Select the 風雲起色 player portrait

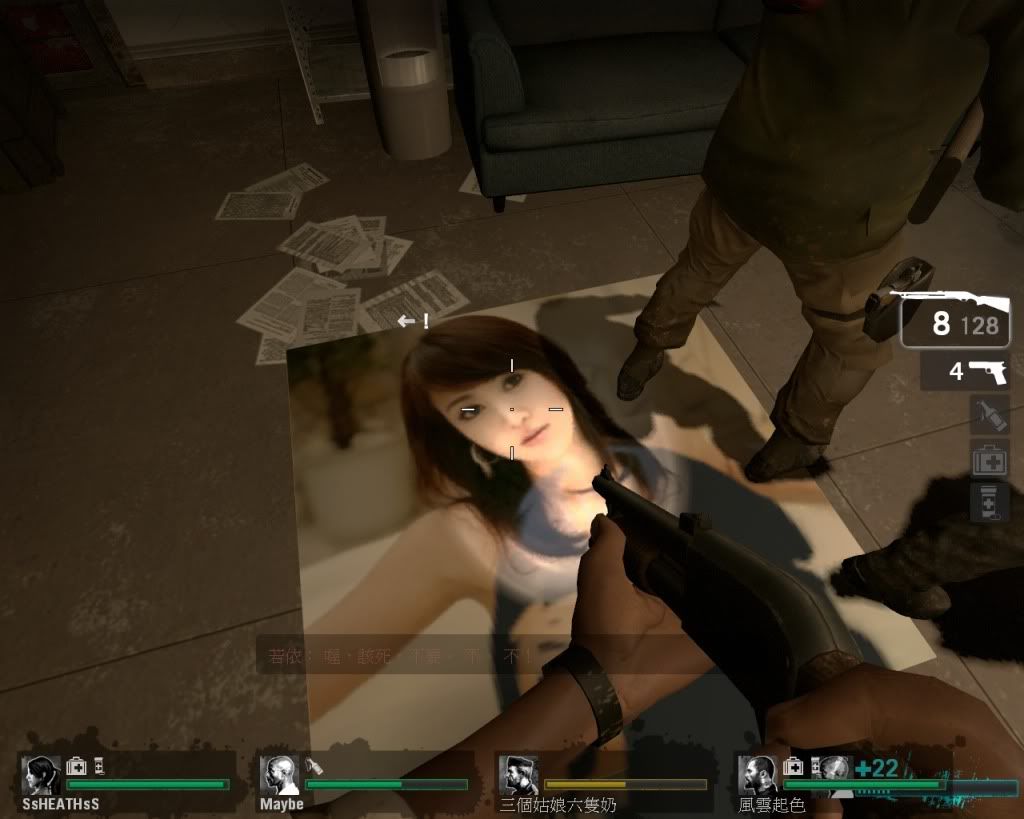pos(757,775)
